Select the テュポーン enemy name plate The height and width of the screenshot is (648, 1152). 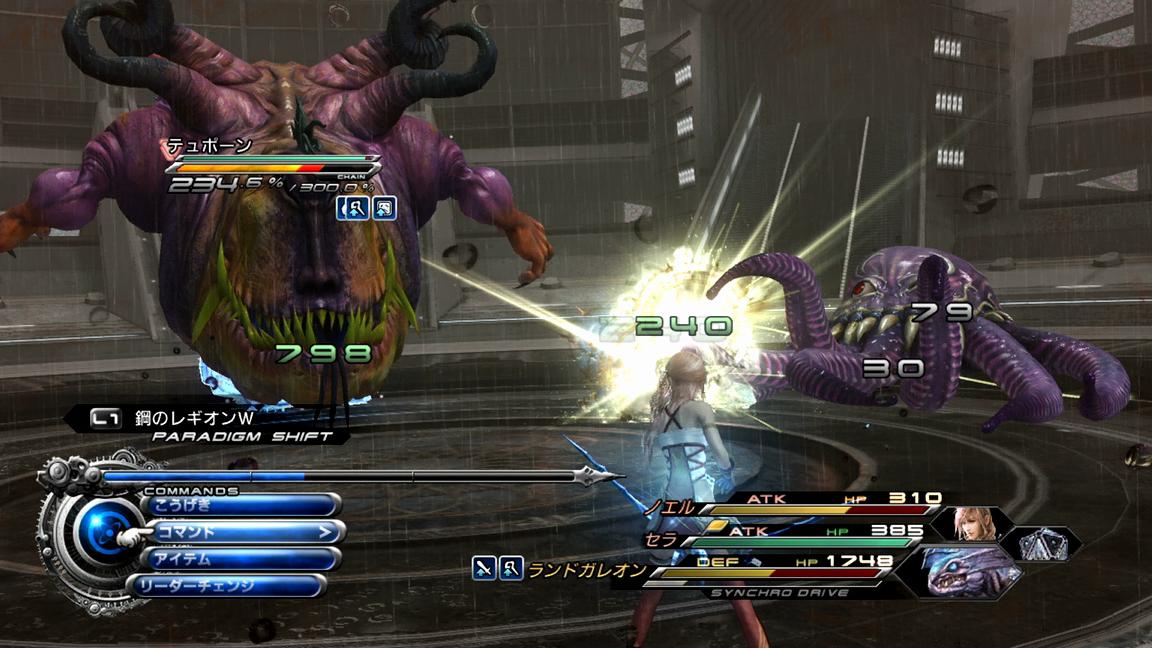point(210,147)
